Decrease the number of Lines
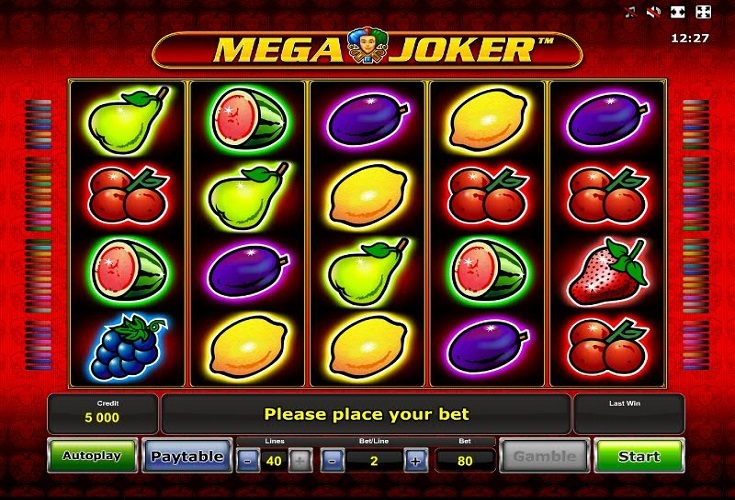Viewport: 735px width, 500px height. [x=247, y=461]
